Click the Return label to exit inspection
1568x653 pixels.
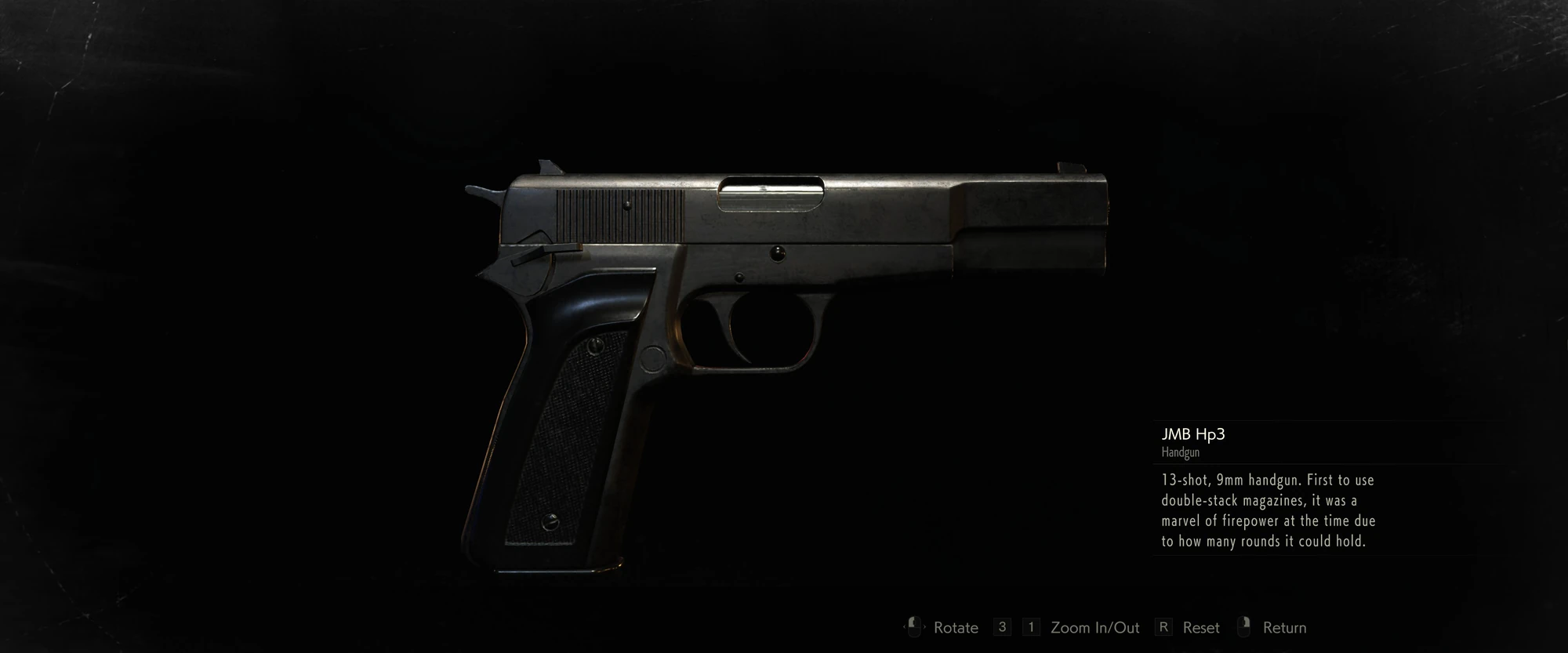tap(1286, 627)
